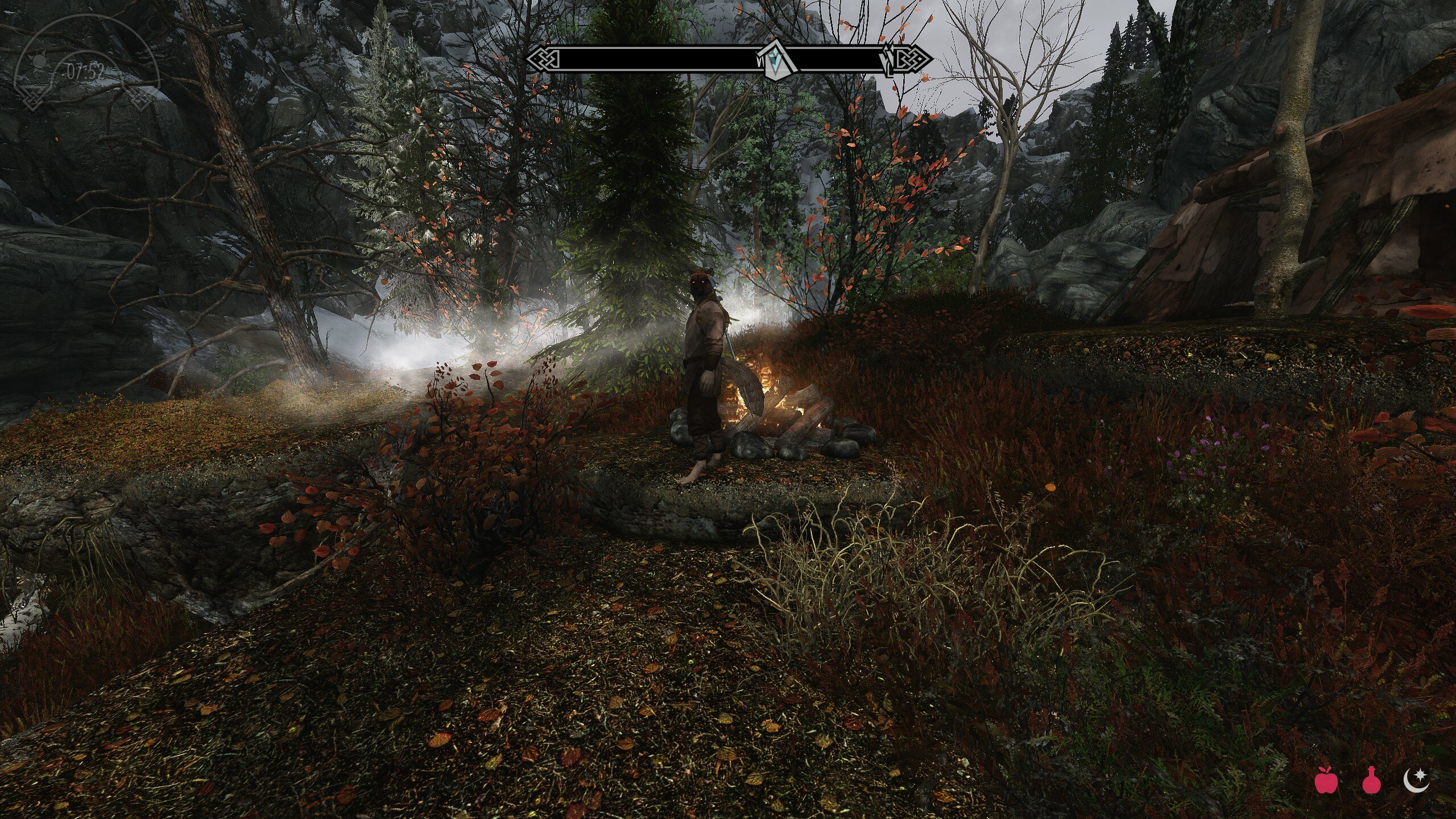1456x819 pixels.
Task: Click the sun icon on the clock widget
Action: click(39, 61)
